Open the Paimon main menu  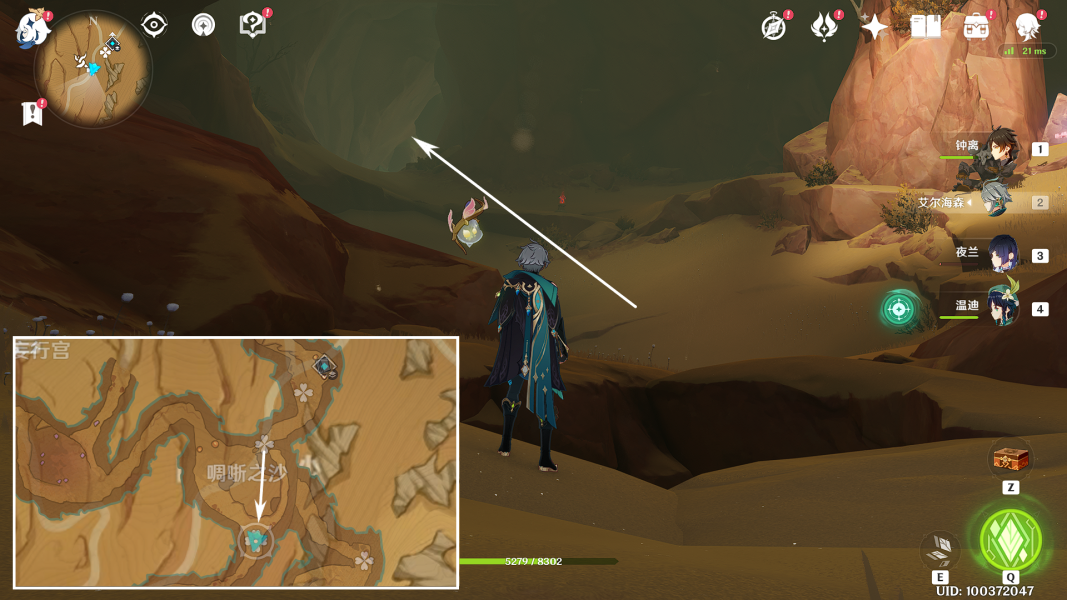click(x=33, y=28)
